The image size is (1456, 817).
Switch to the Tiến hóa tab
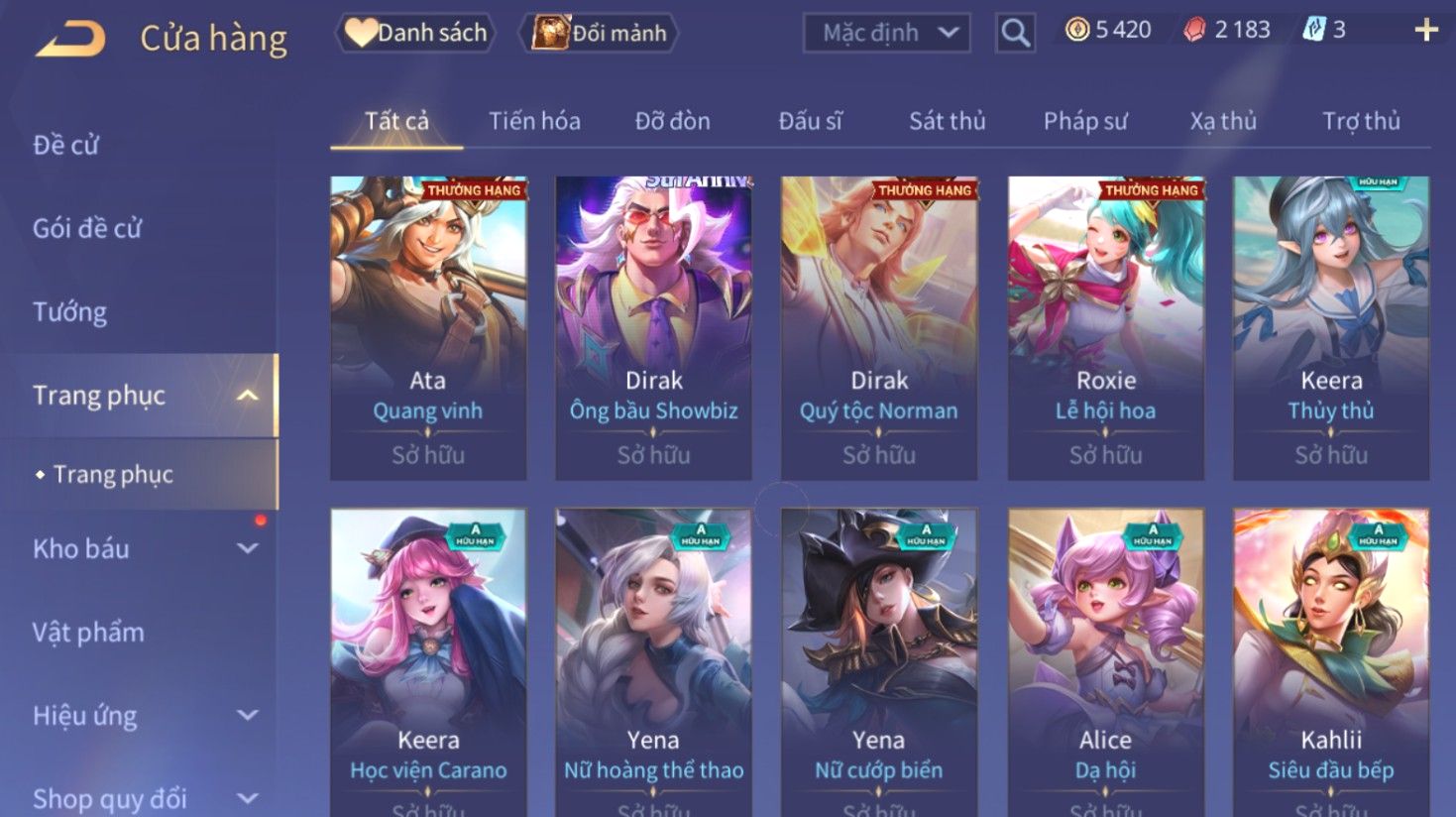coord(534,121)
